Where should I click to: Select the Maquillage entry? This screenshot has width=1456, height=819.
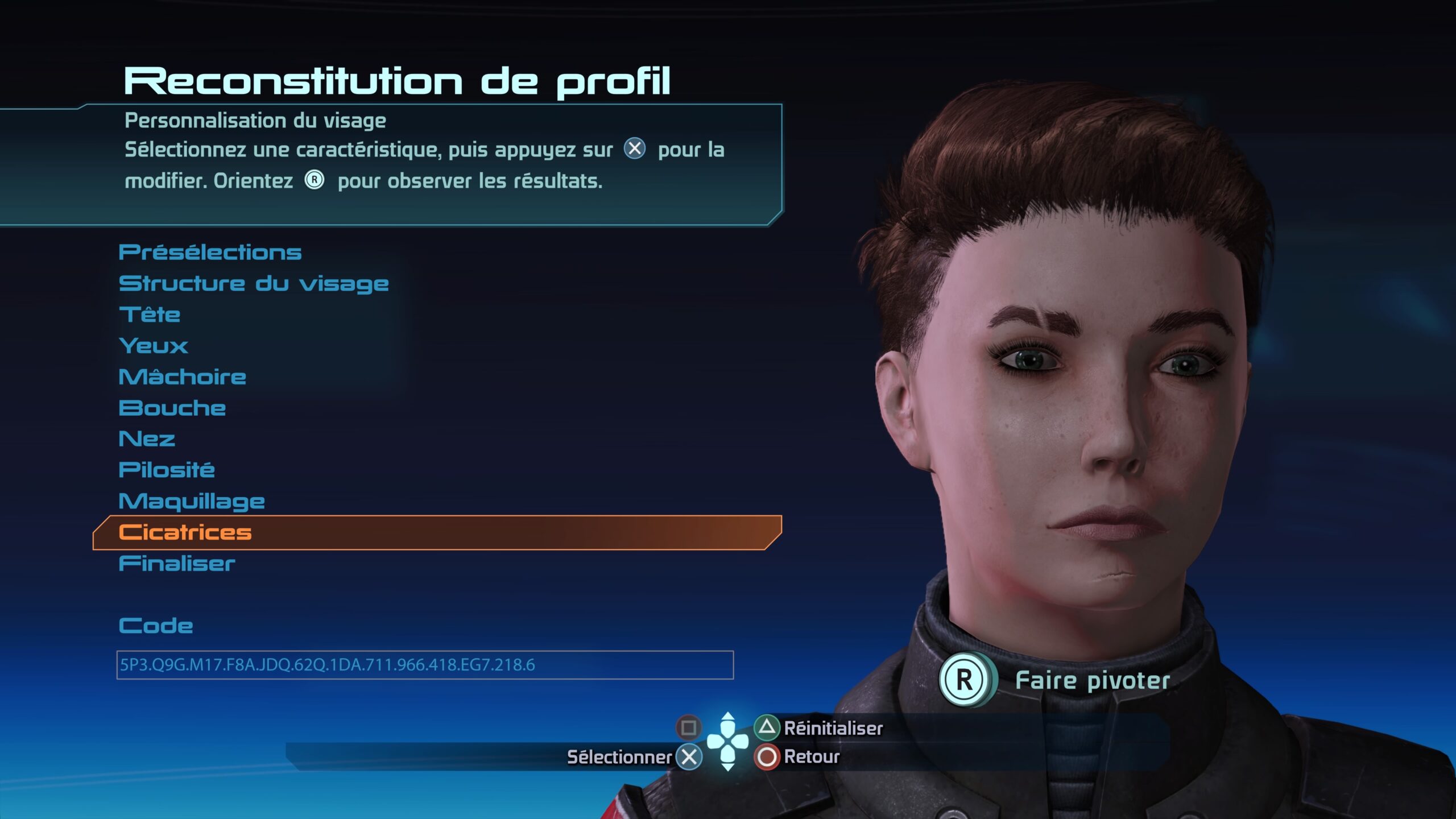(x=192, y=502)
